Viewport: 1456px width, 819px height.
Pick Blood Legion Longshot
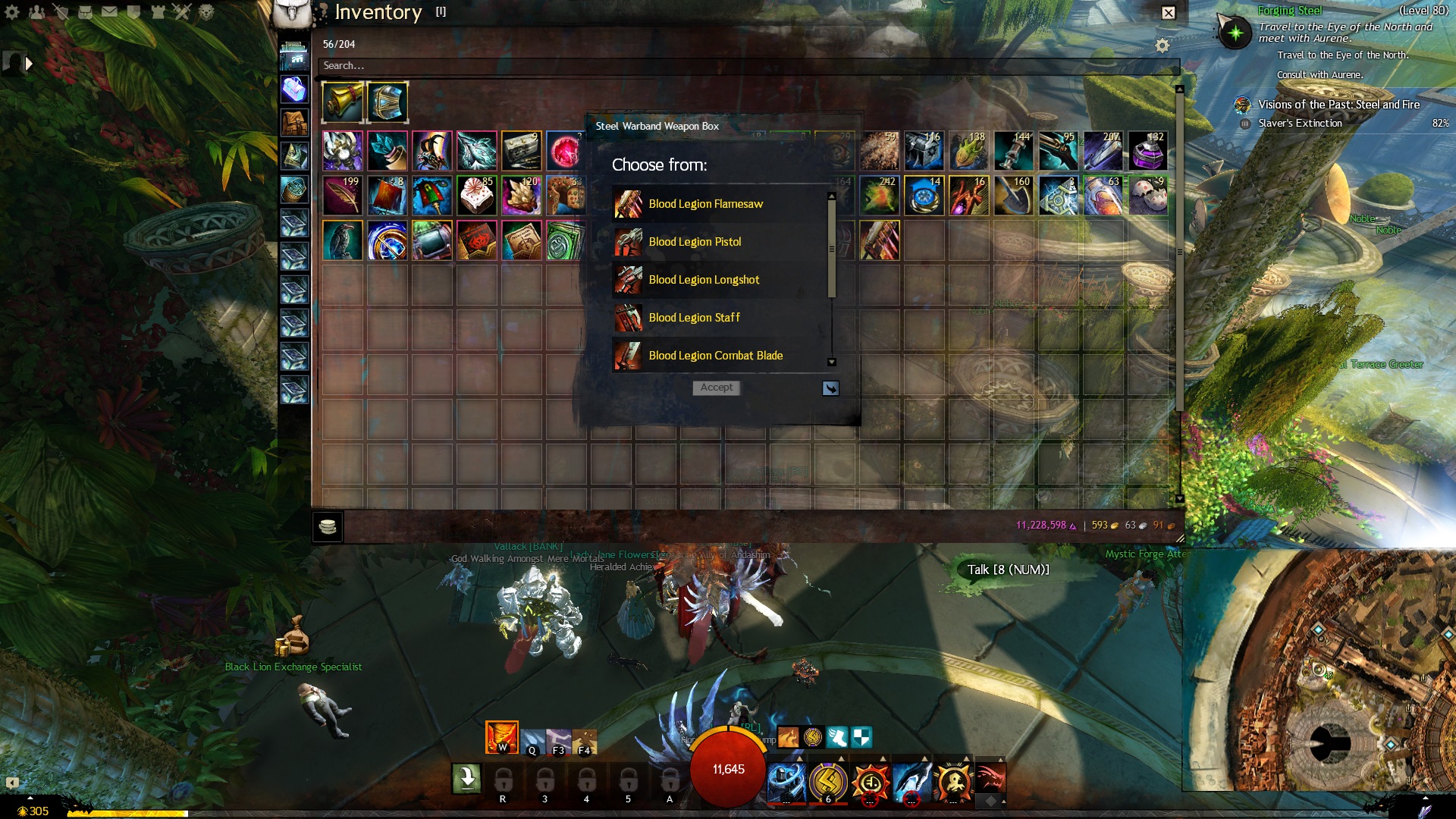coord(704,280)
